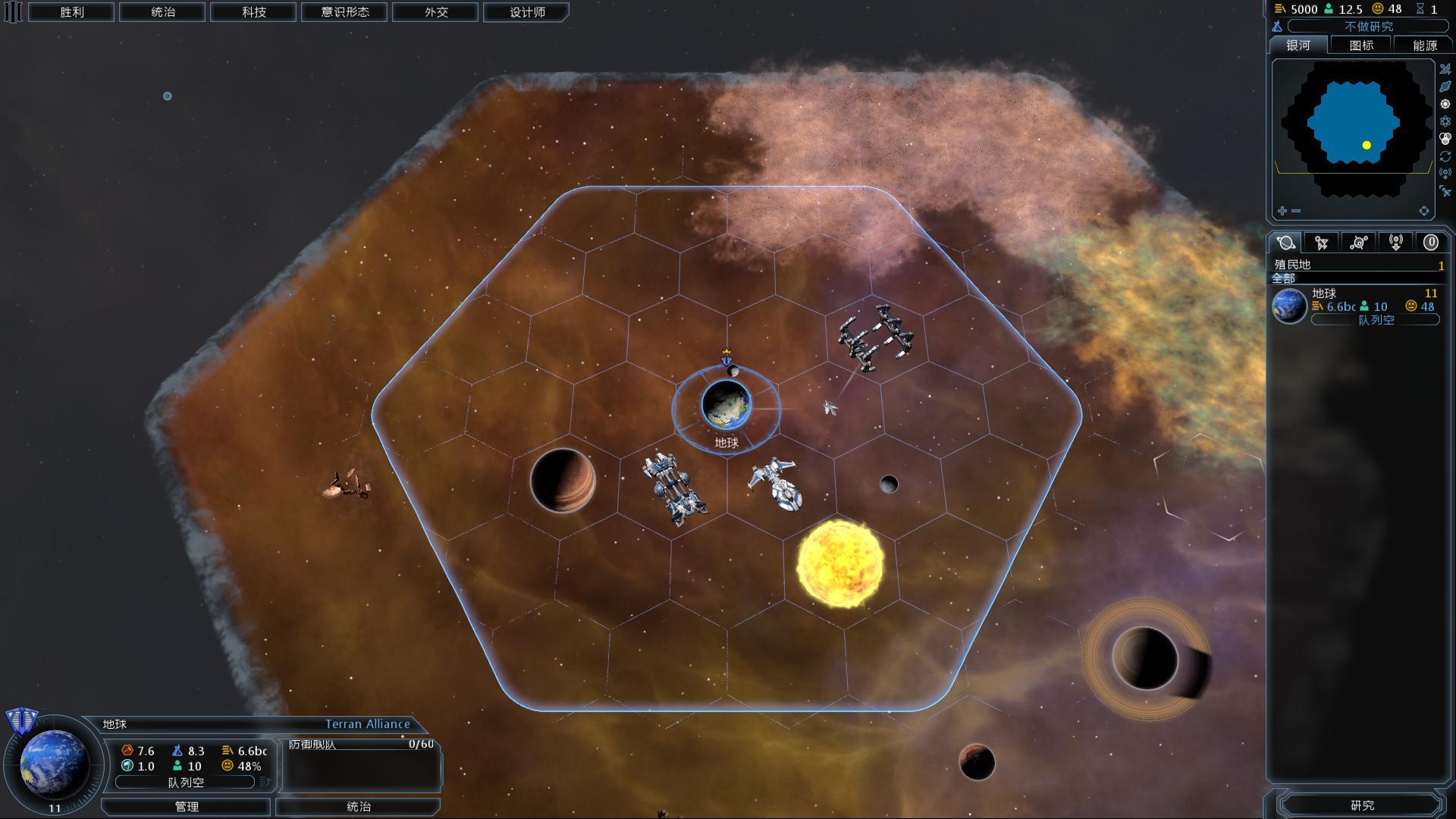Click the 不做研究 research status bar
Viewport: 1456px width, 819px height.
point(1367,27)
